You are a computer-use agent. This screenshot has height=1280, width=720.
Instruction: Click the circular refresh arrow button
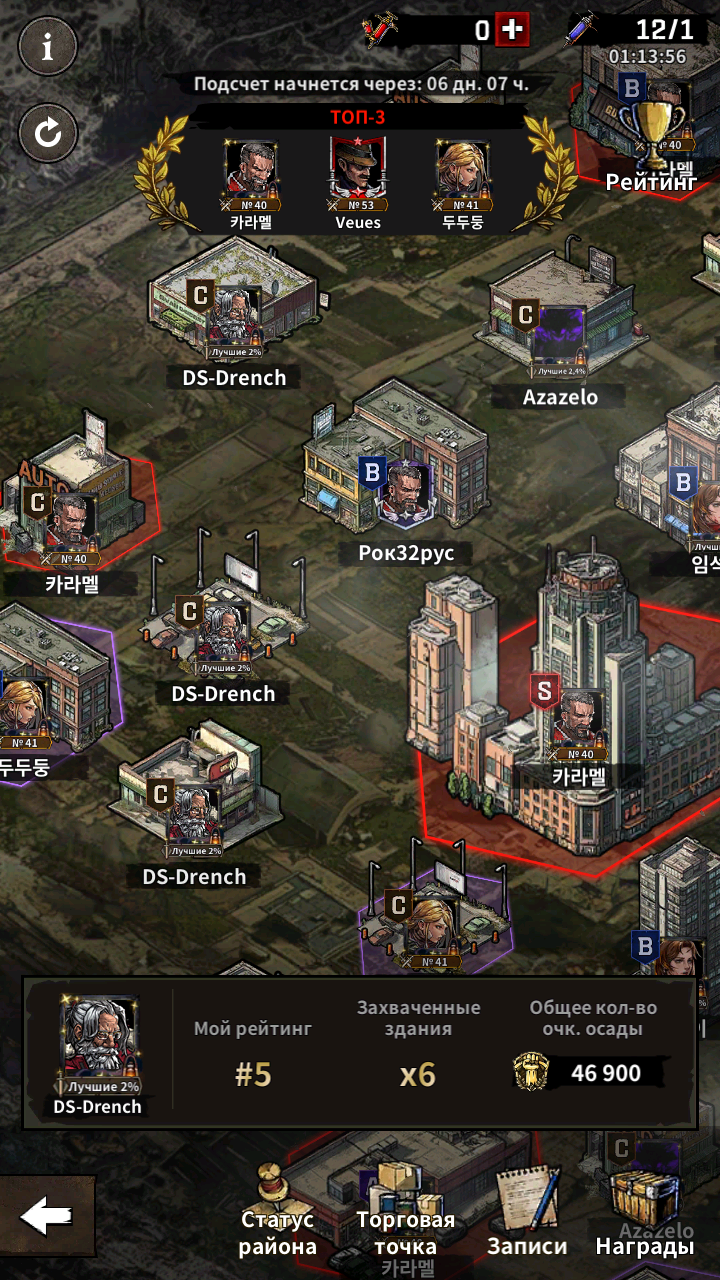[47, 133]
